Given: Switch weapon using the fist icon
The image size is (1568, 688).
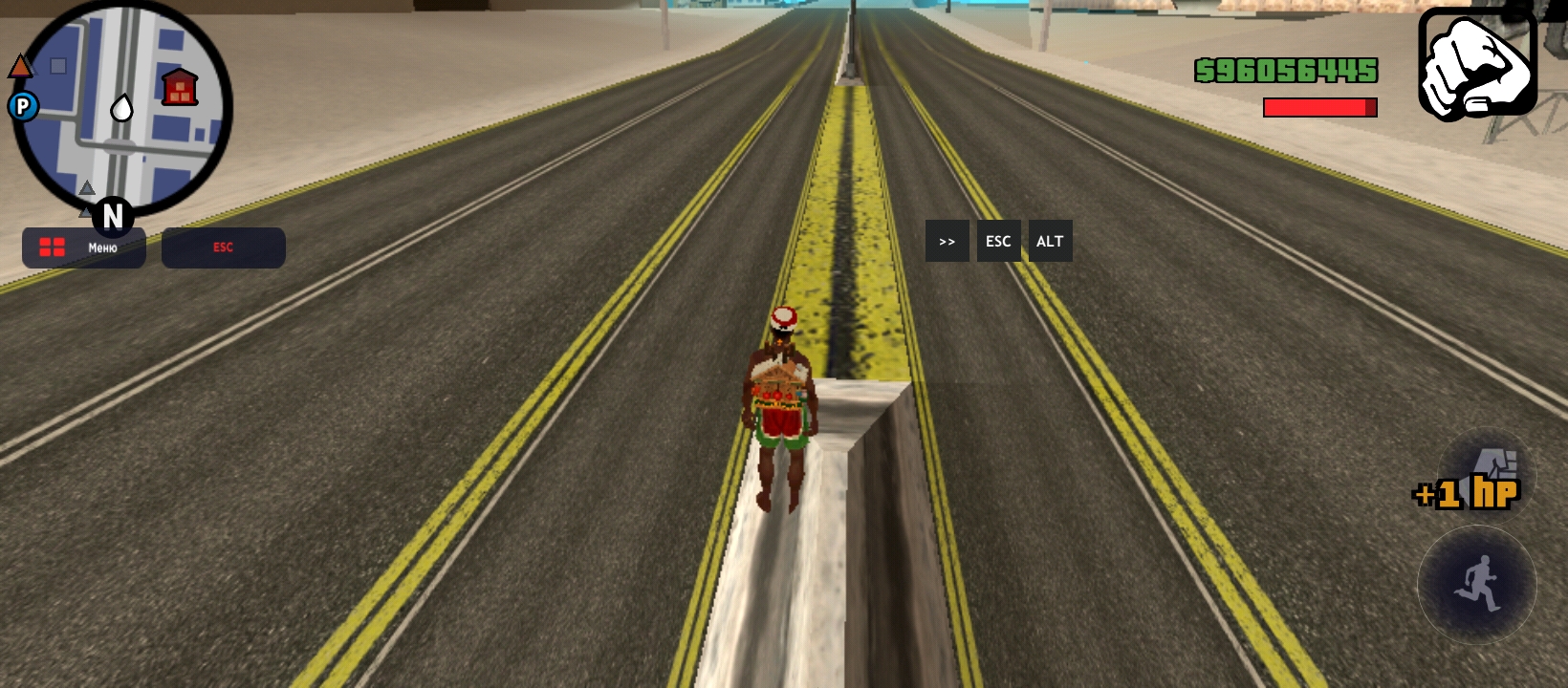Looking at the screenshot, I should coord(1477,63).
